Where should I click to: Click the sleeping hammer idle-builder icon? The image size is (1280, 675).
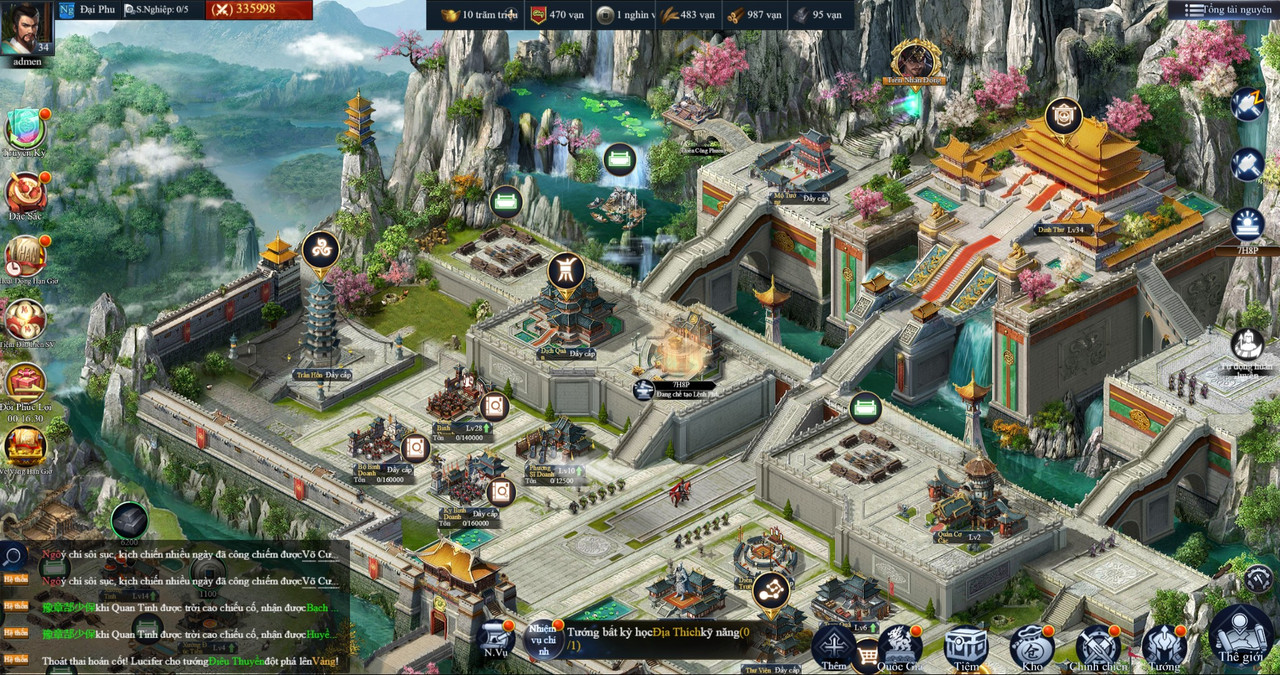click(x=1247, y=104)
